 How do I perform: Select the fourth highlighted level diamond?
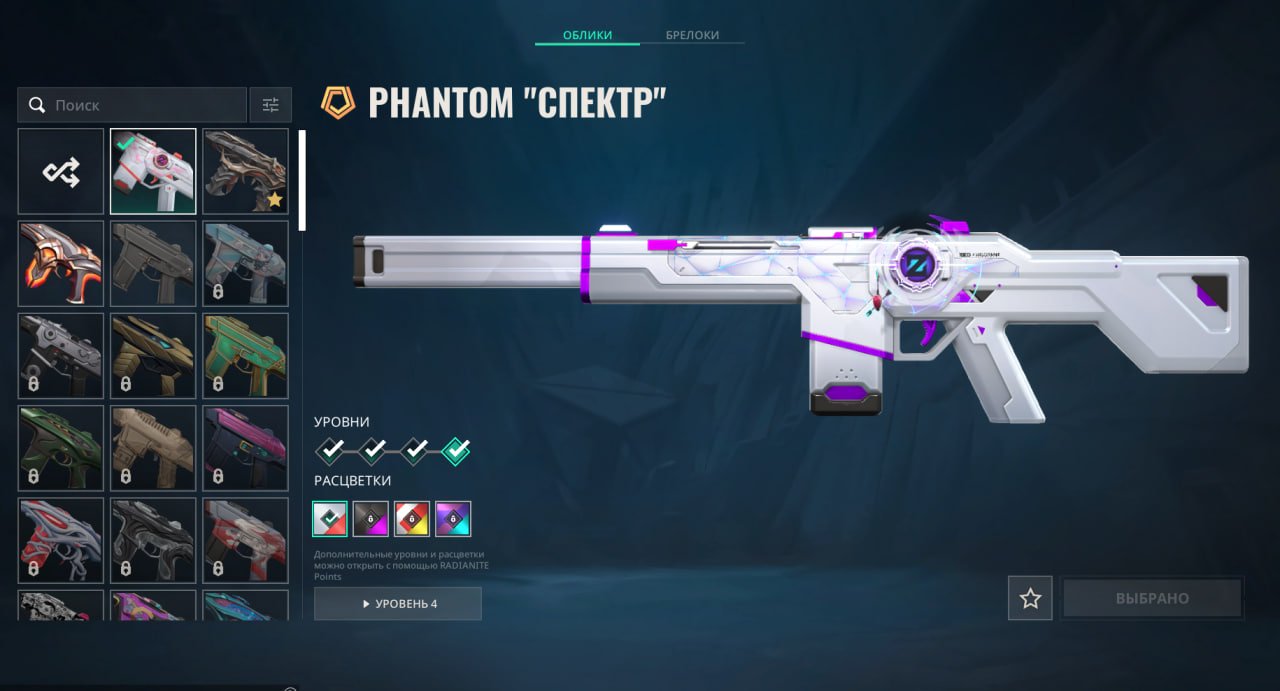point(456,451)
